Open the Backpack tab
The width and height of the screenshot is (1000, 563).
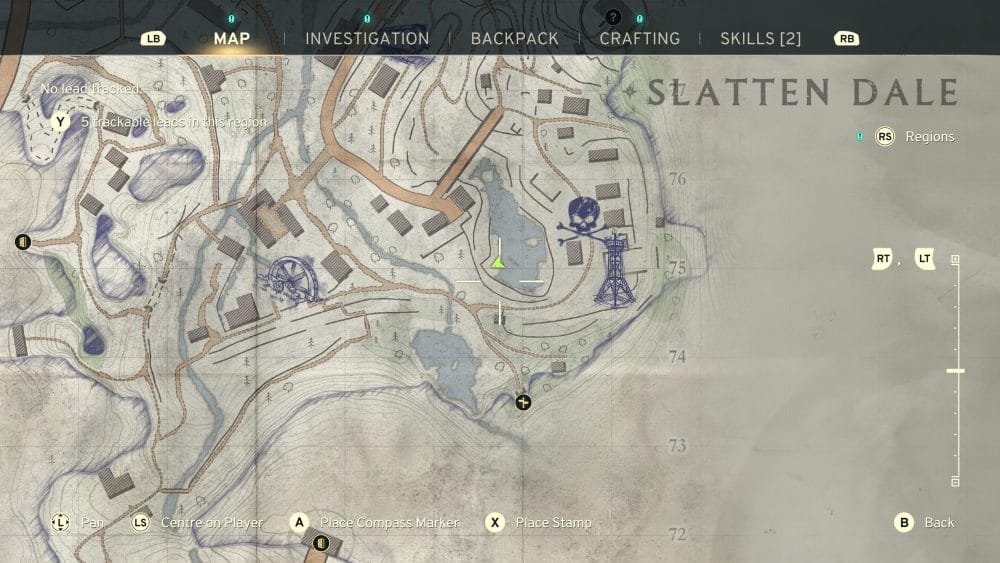(514, 39)
